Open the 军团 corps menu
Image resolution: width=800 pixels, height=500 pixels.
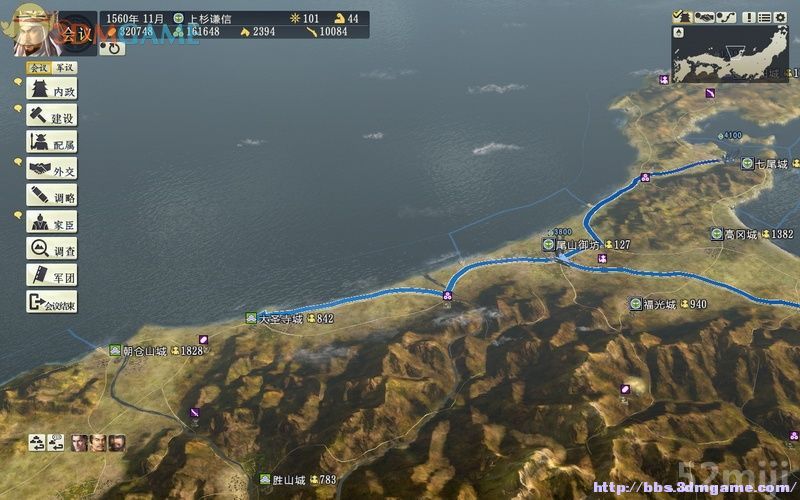coord(51,276)
